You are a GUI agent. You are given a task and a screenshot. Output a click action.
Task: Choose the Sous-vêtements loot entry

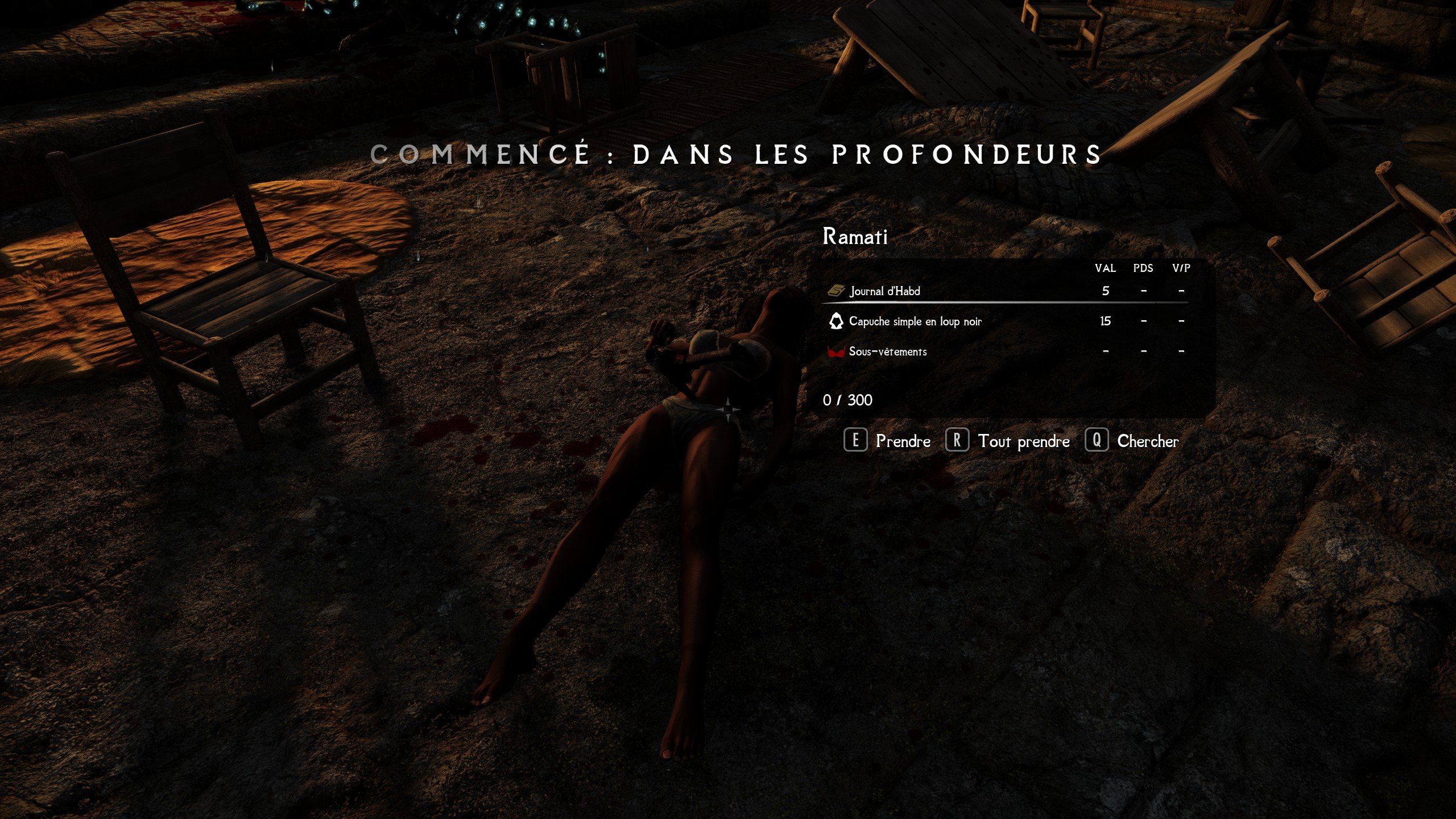pos(887,351)
